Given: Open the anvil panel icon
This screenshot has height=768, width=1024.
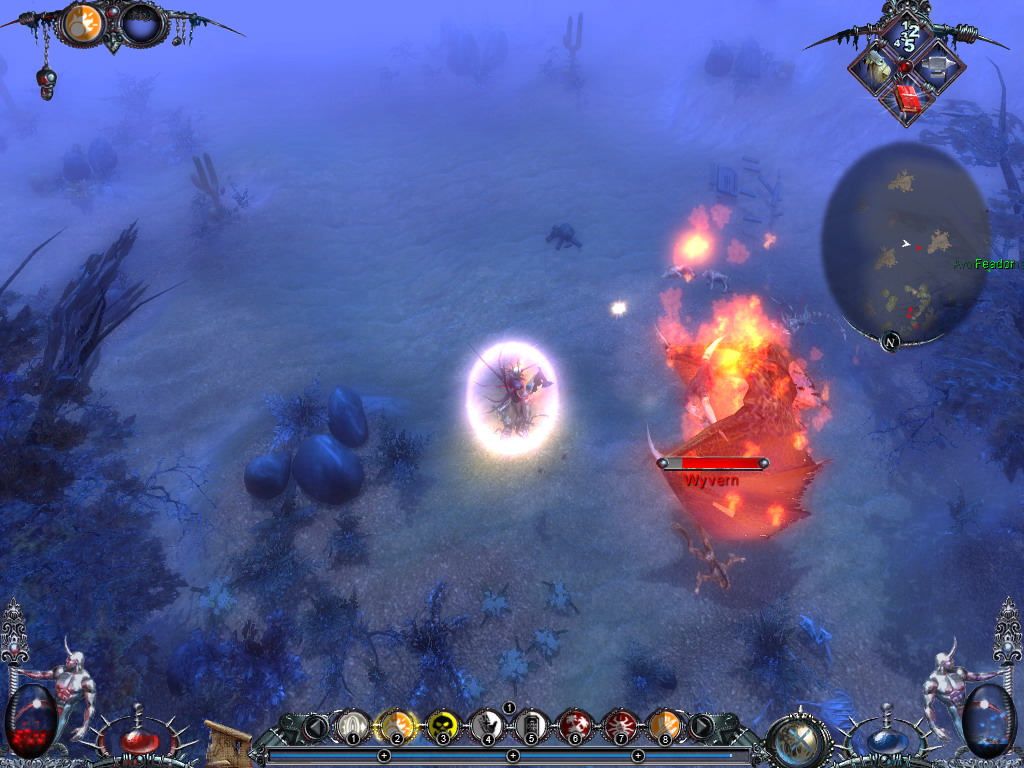Looking at the screenshot, I should 937,67.
